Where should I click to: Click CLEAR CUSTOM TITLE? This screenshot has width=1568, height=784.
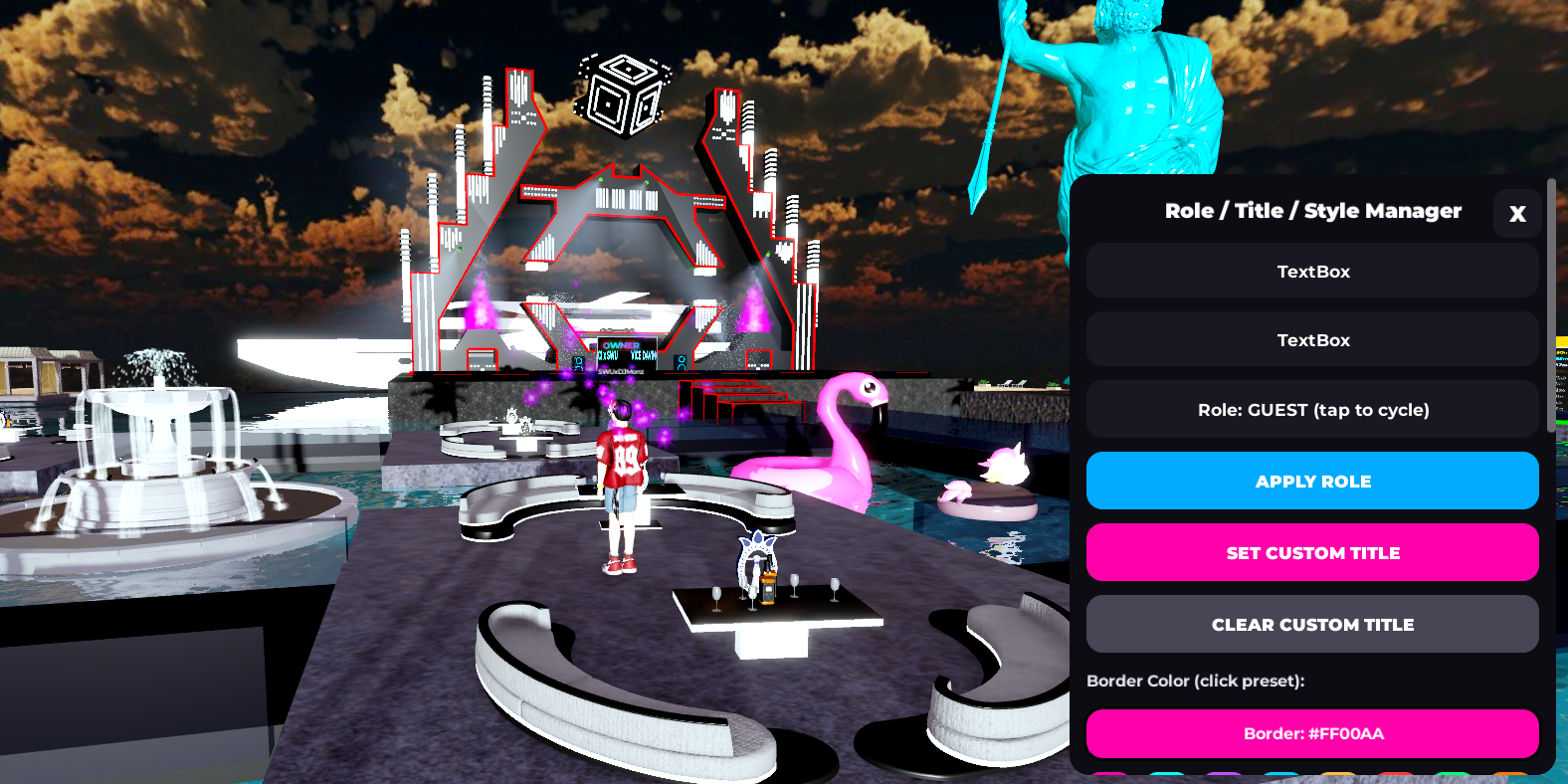point(1312,624)
